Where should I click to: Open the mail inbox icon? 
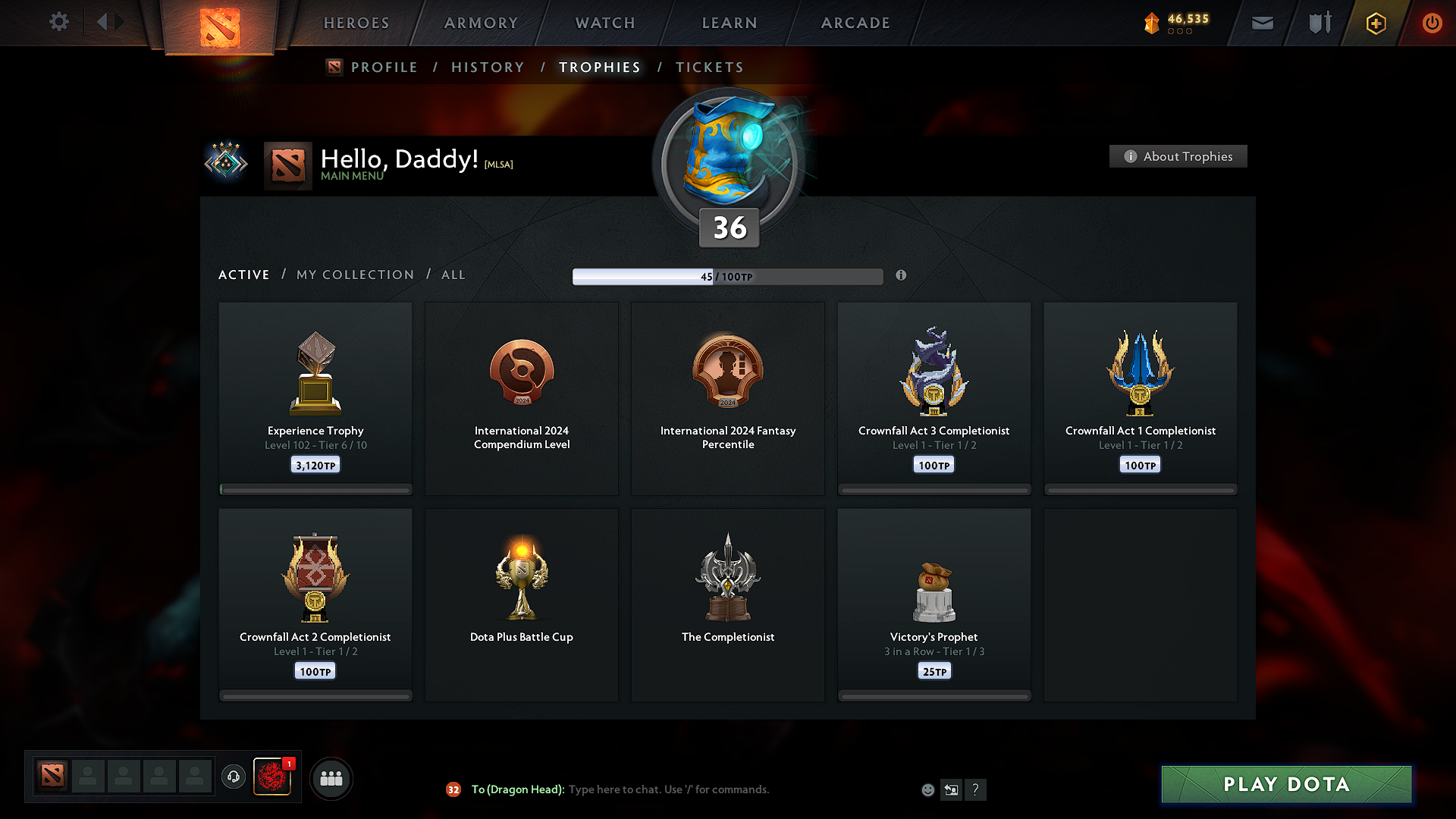coord(1262,23)
